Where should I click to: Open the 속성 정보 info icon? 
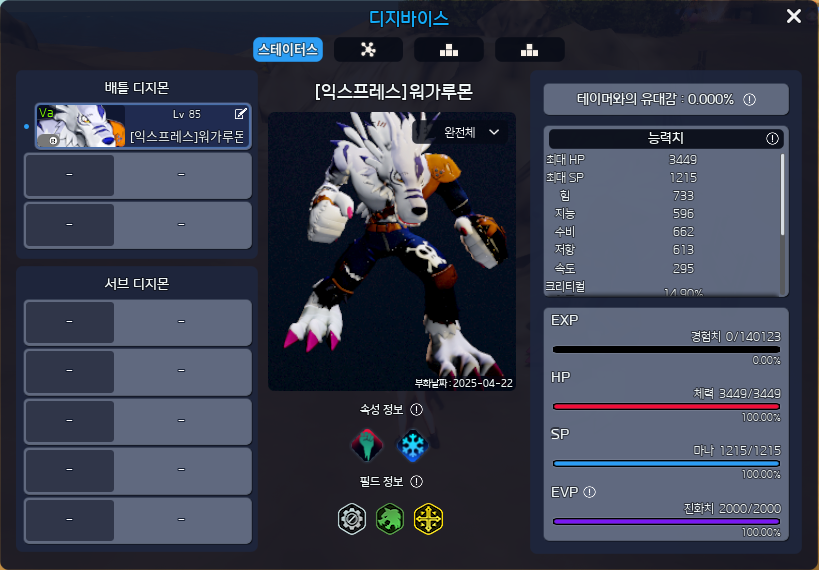[417, 409]
